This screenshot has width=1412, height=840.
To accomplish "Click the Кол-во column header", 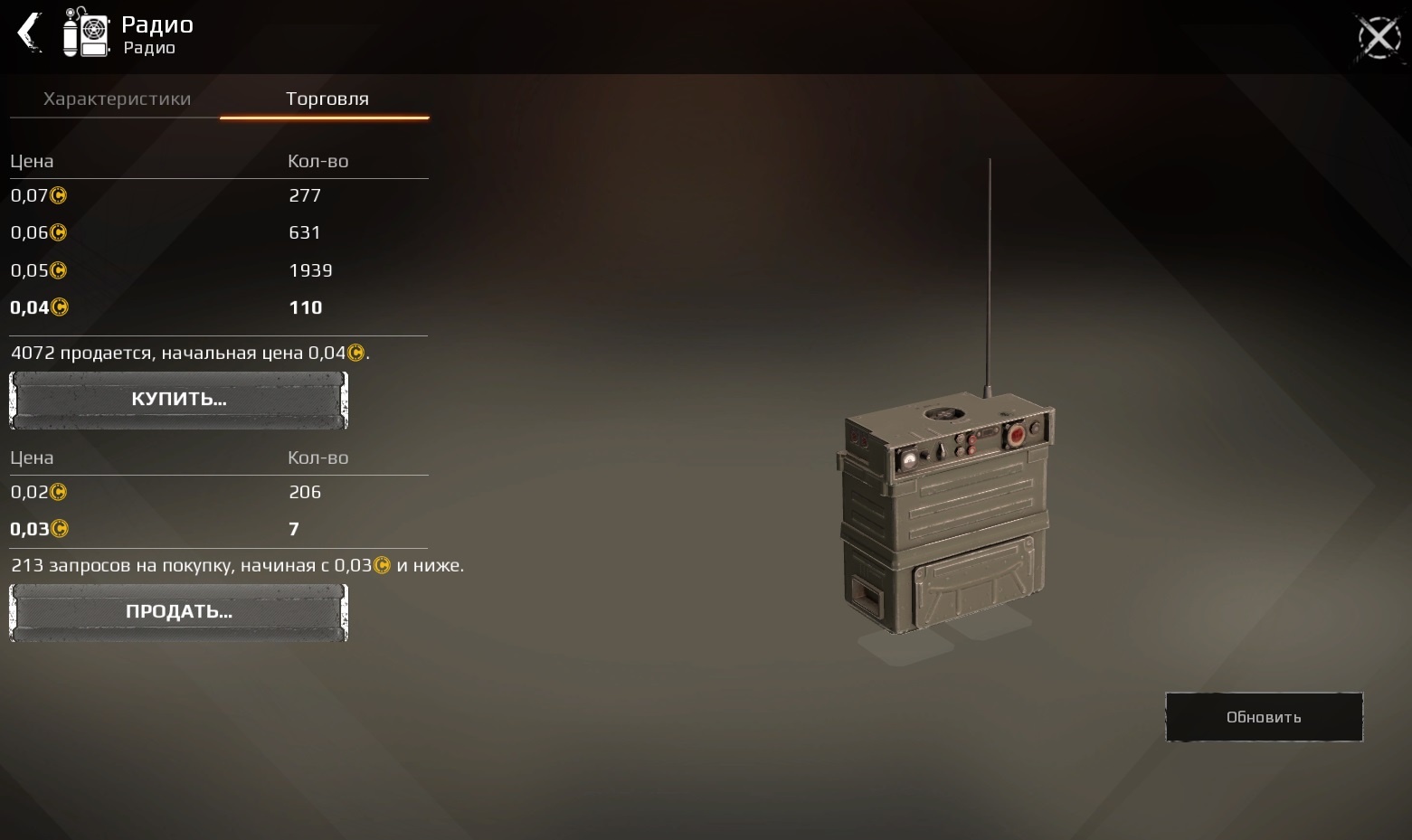I will pyautogui.click(x=317, y=161).
